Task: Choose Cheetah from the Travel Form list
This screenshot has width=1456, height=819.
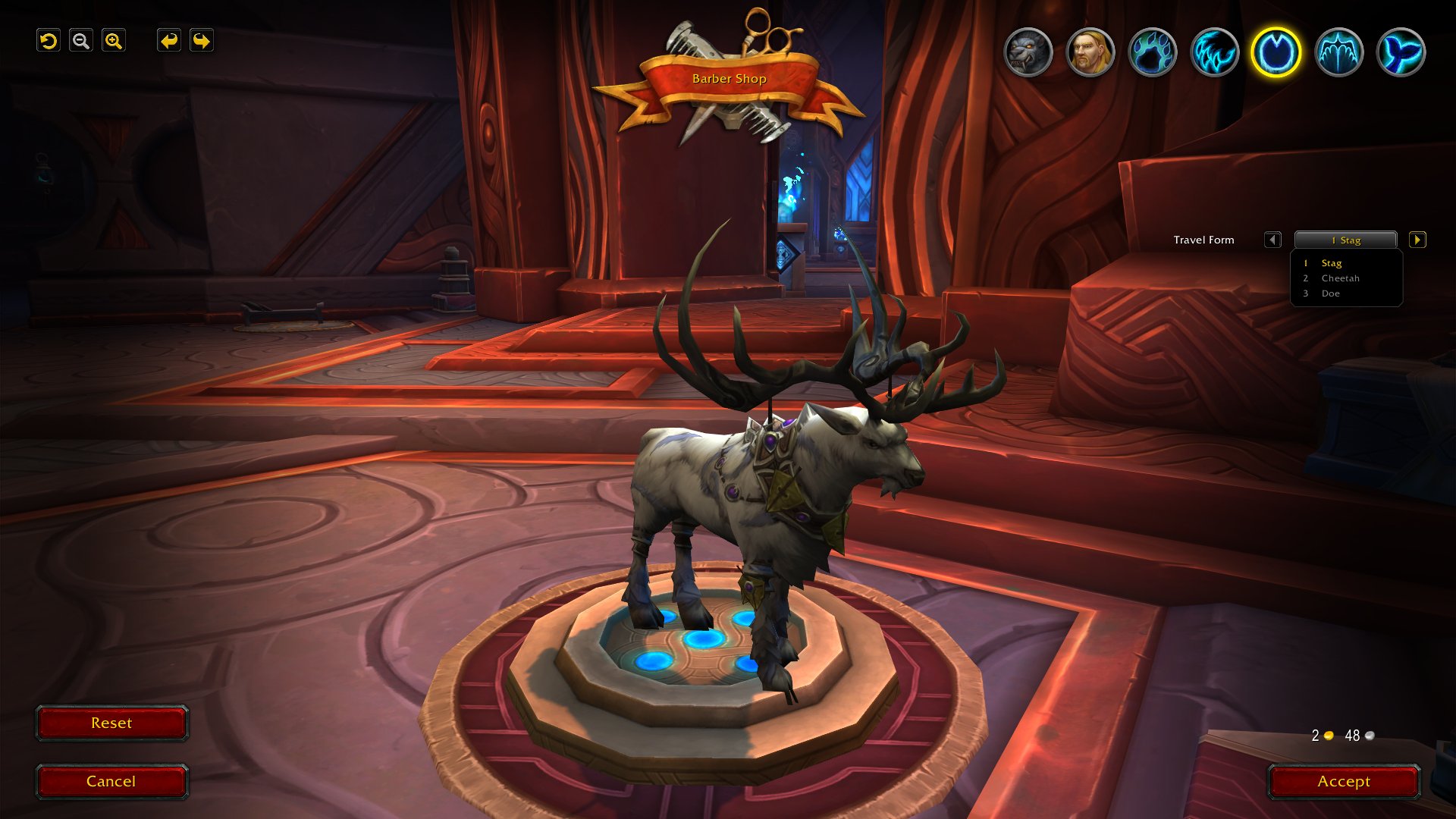Action: 1340,278
